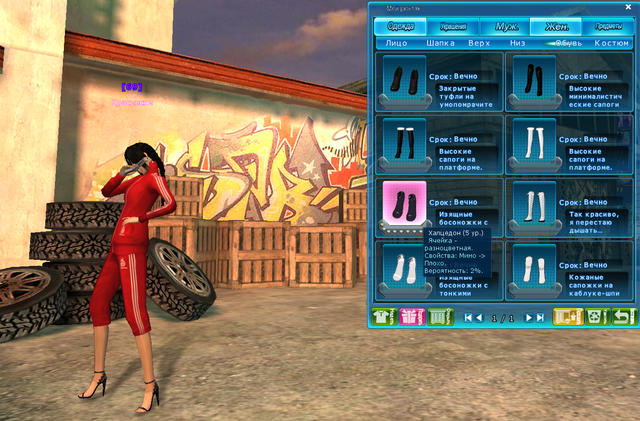
Task: Go to the next page arrow
Action: tap(530, 318)
